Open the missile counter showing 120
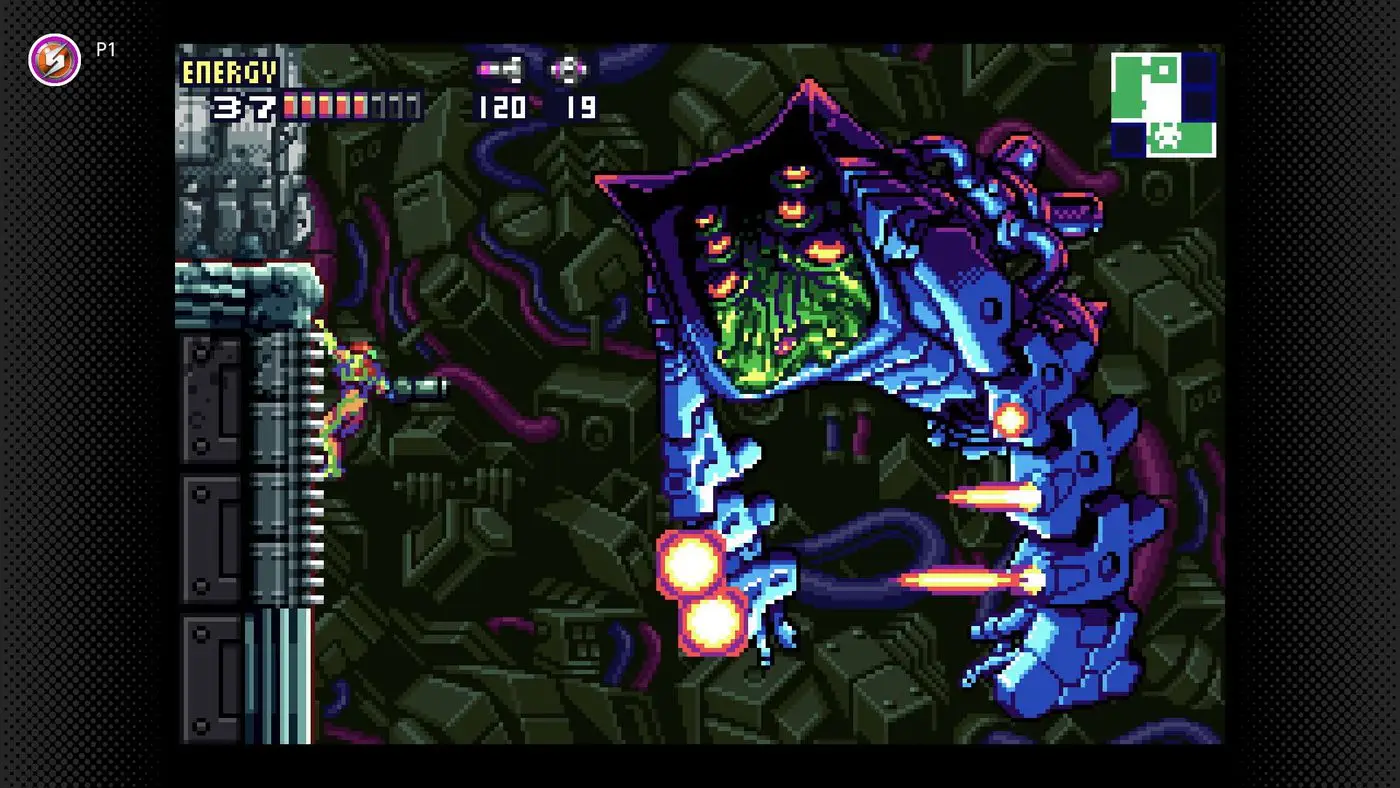Screen dimensions: 1400x788 pos(503,106)
